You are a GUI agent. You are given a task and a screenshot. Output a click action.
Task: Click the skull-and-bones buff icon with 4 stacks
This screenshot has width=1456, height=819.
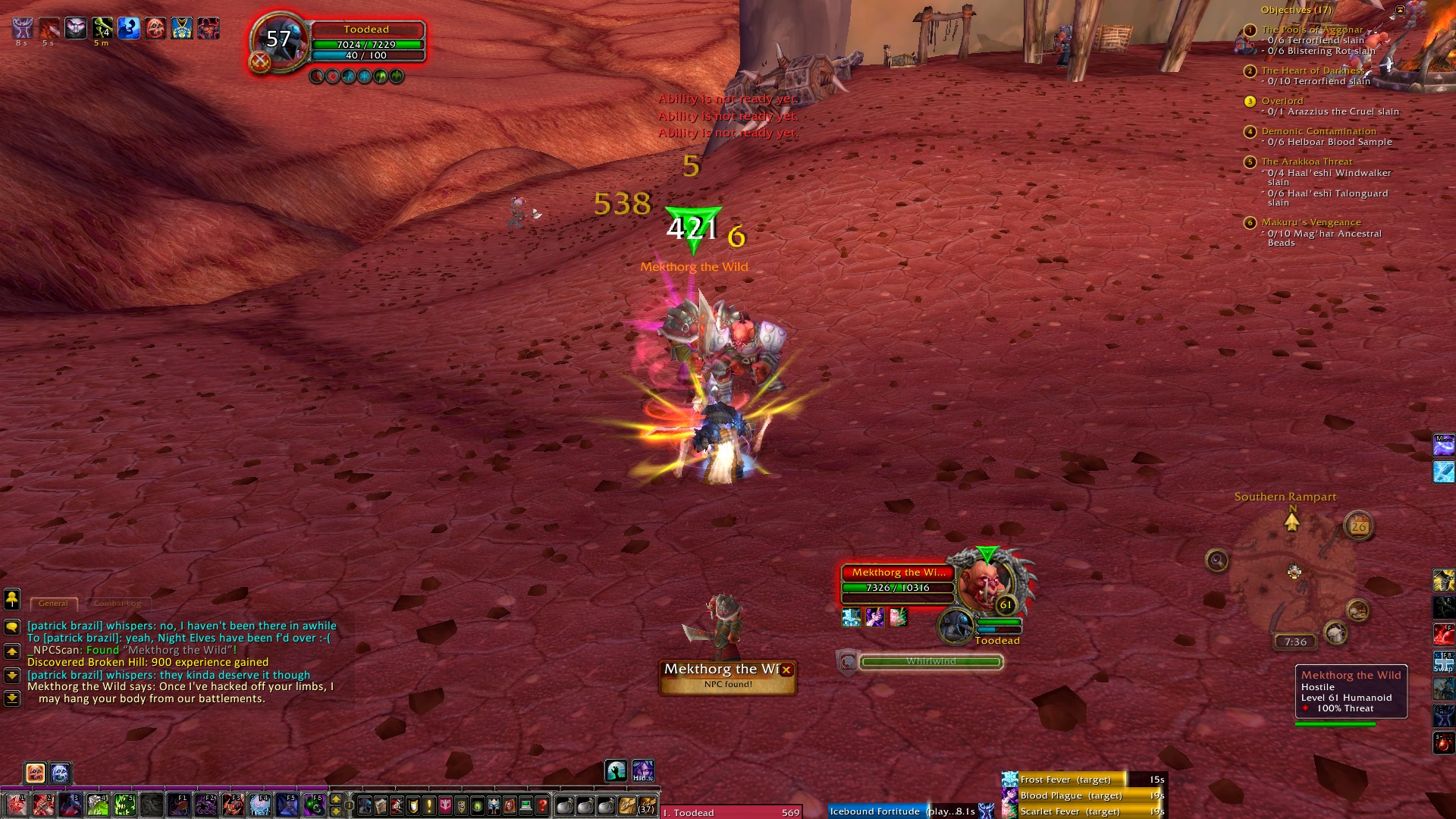pyautogui.click(x=102, y=29)
